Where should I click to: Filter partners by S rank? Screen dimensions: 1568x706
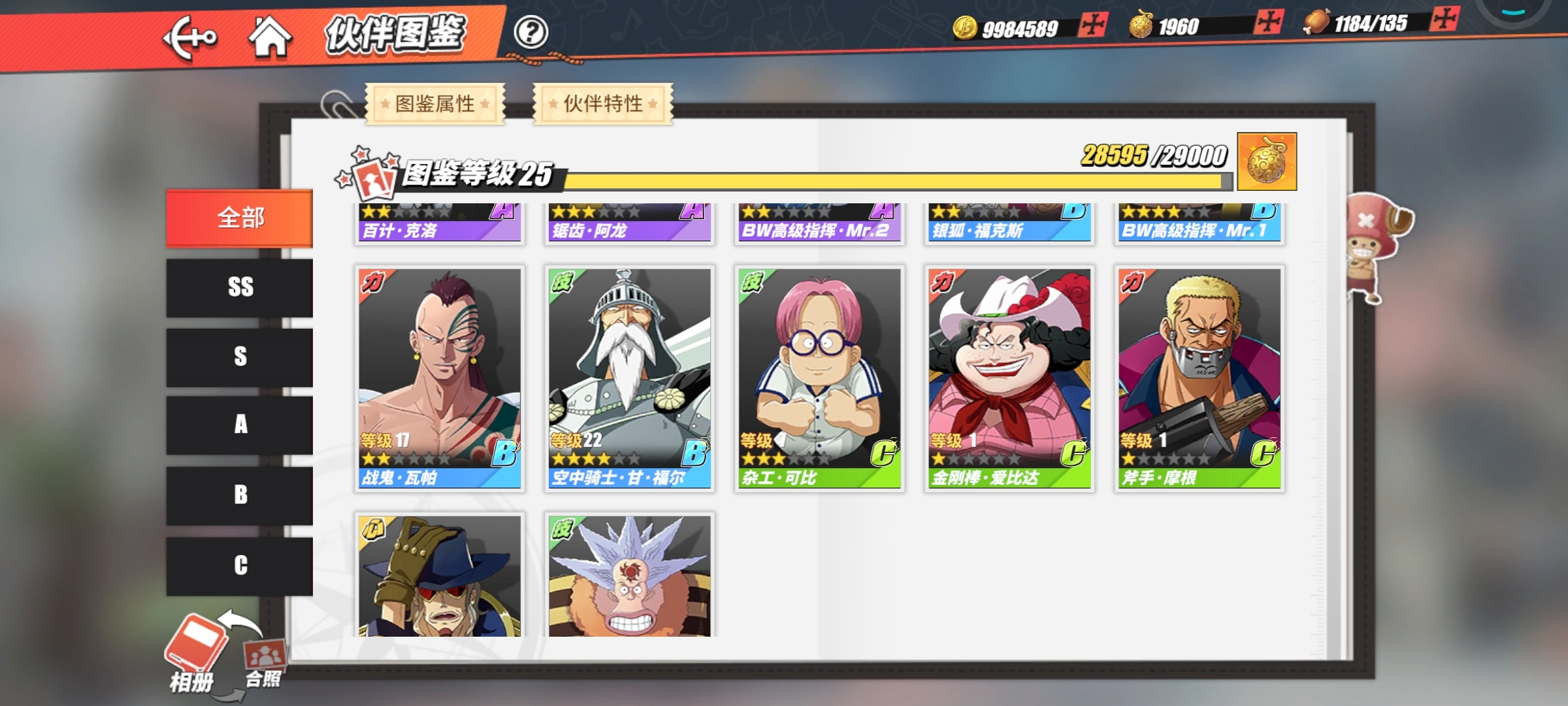(x=240, y=357)
